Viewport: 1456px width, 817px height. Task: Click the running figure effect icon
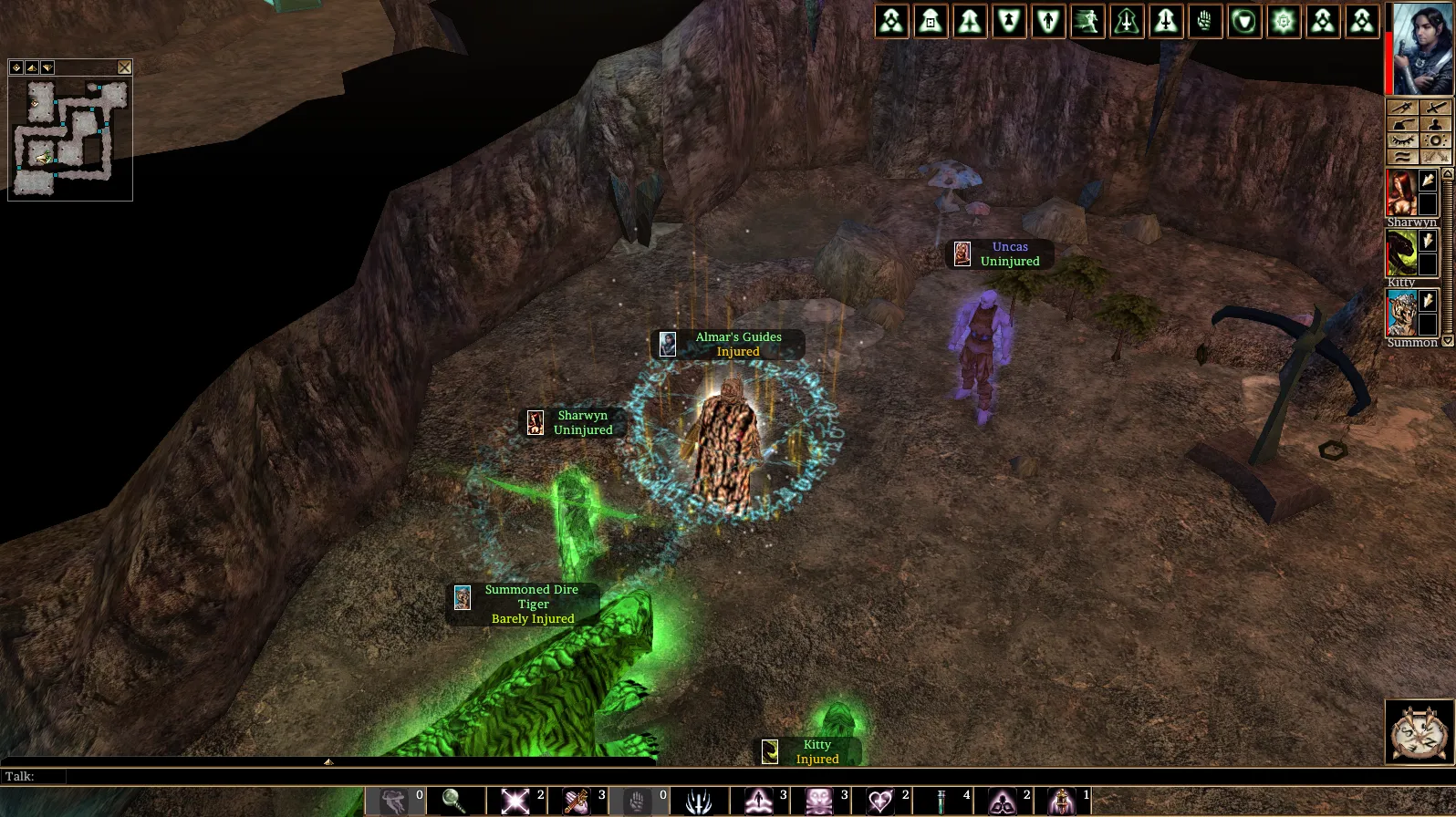(x=1087, y=22)
